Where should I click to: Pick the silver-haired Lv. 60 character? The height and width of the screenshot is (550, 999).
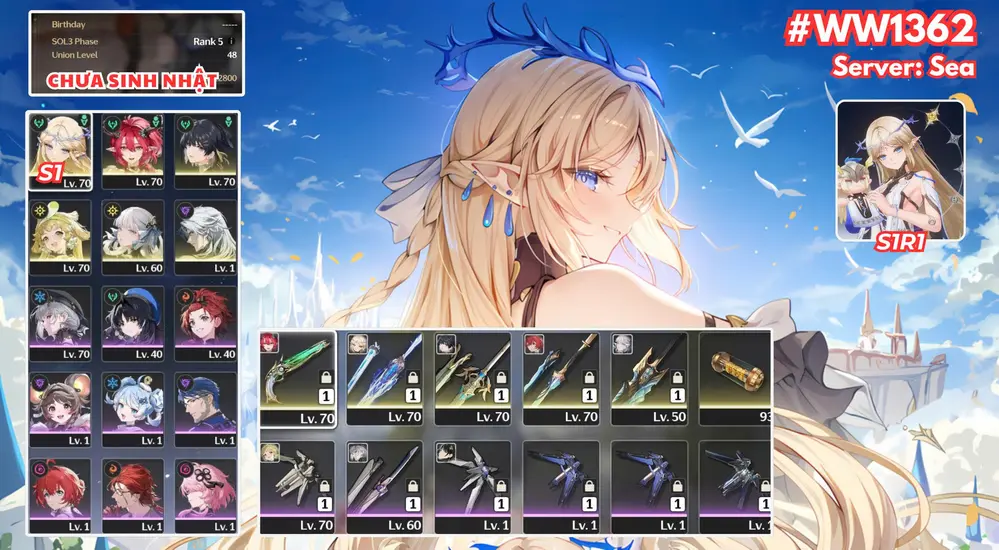click(x=132, y=236)
